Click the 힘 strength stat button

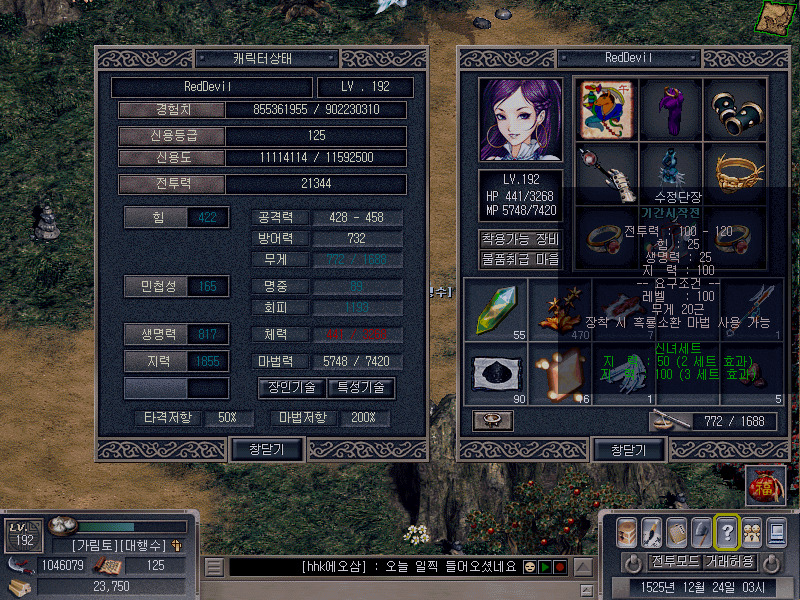[x=155, y=217]
